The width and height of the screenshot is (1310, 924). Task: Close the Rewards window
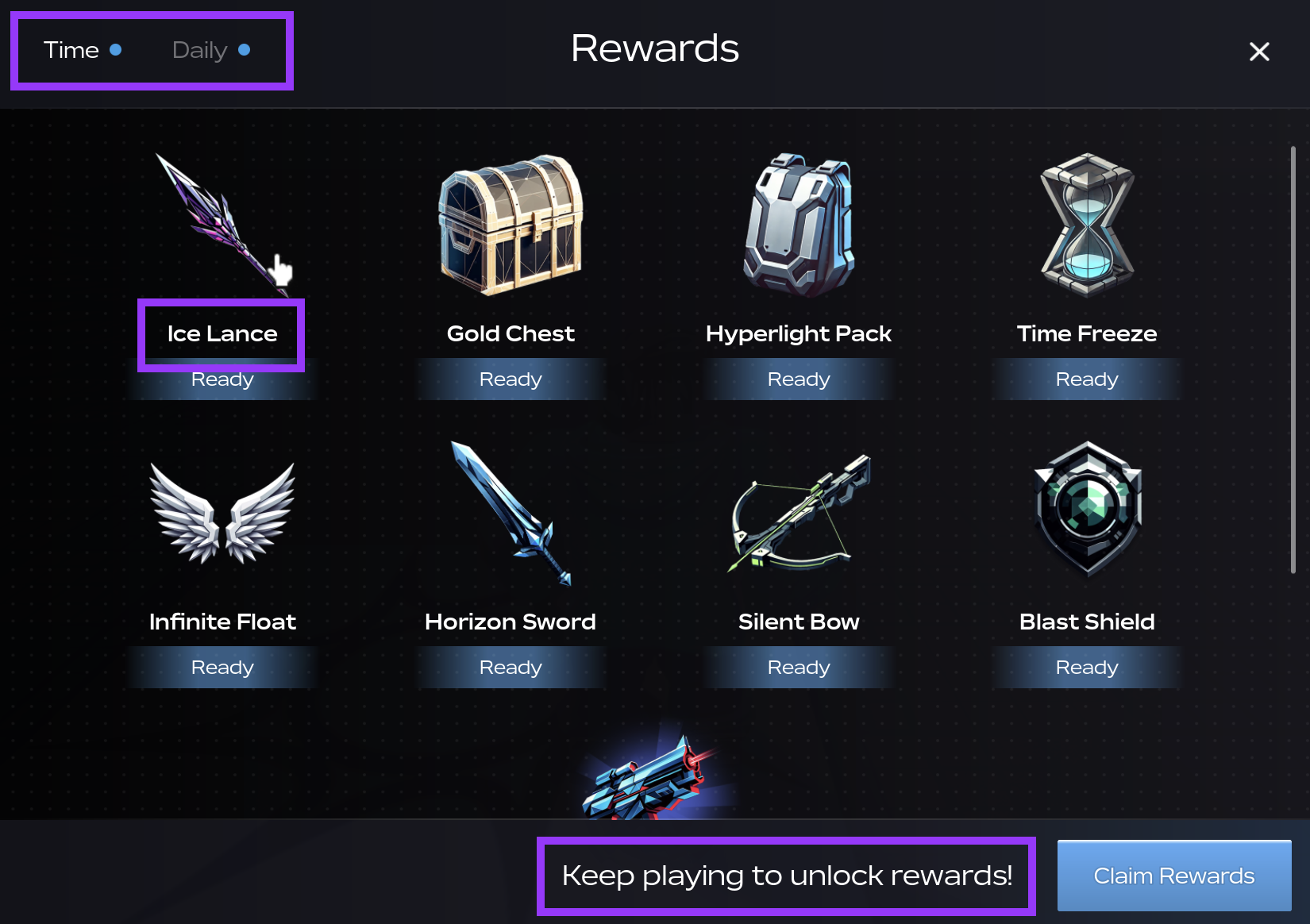pos(1258,52)
